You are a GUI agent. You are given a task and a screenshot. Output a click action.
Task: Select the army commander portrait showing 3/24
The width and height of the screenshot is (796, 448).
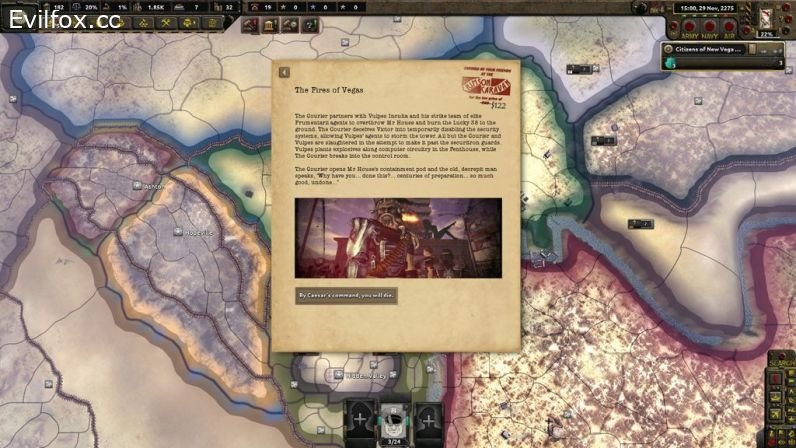tap(395, 422)
